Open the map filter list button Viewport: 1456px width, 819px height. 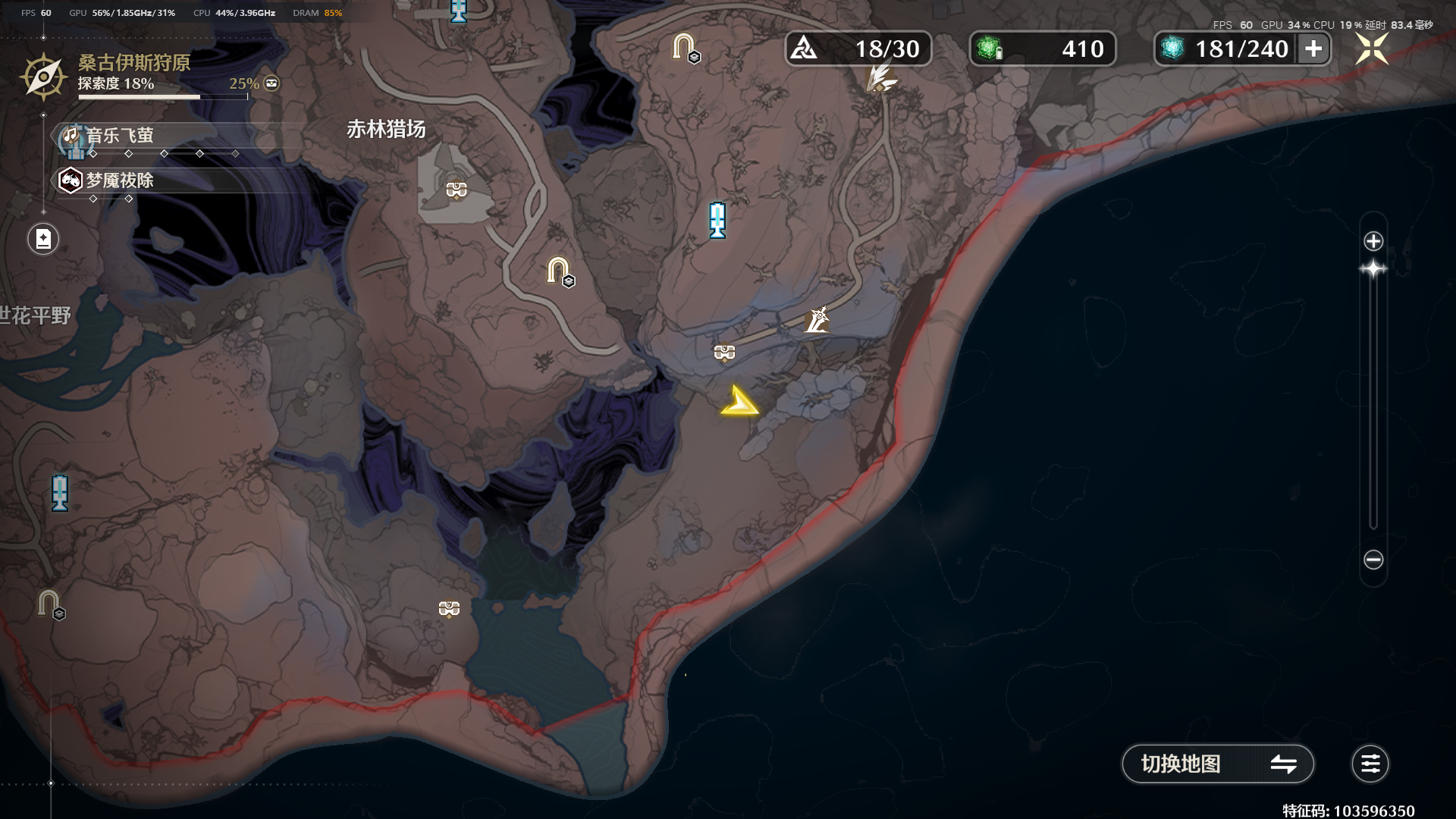click(x=1370, y=764)
